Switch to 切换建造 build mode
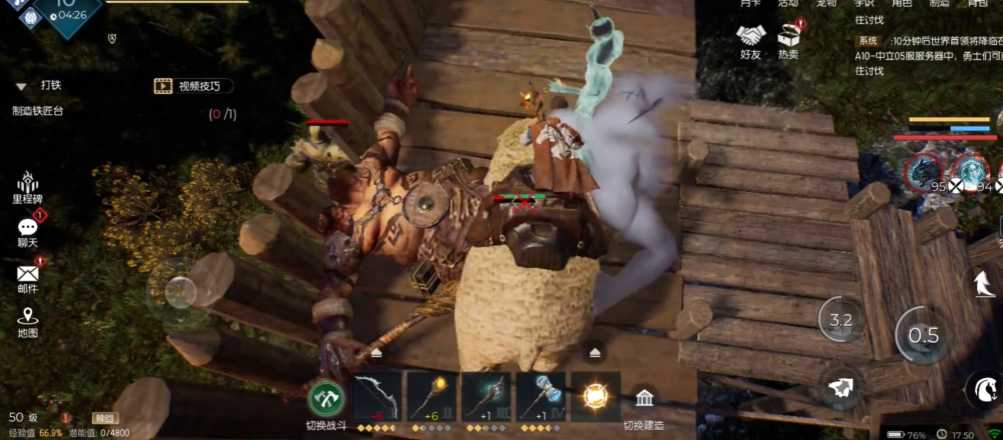 645,404
